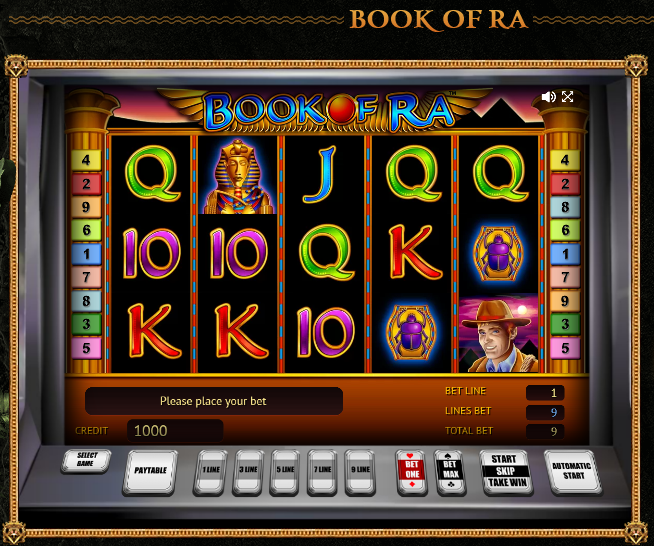The width and height of the screenshot is (654, 546).
Task: Select the 3 Line button
Action: [x=248, y=470]
